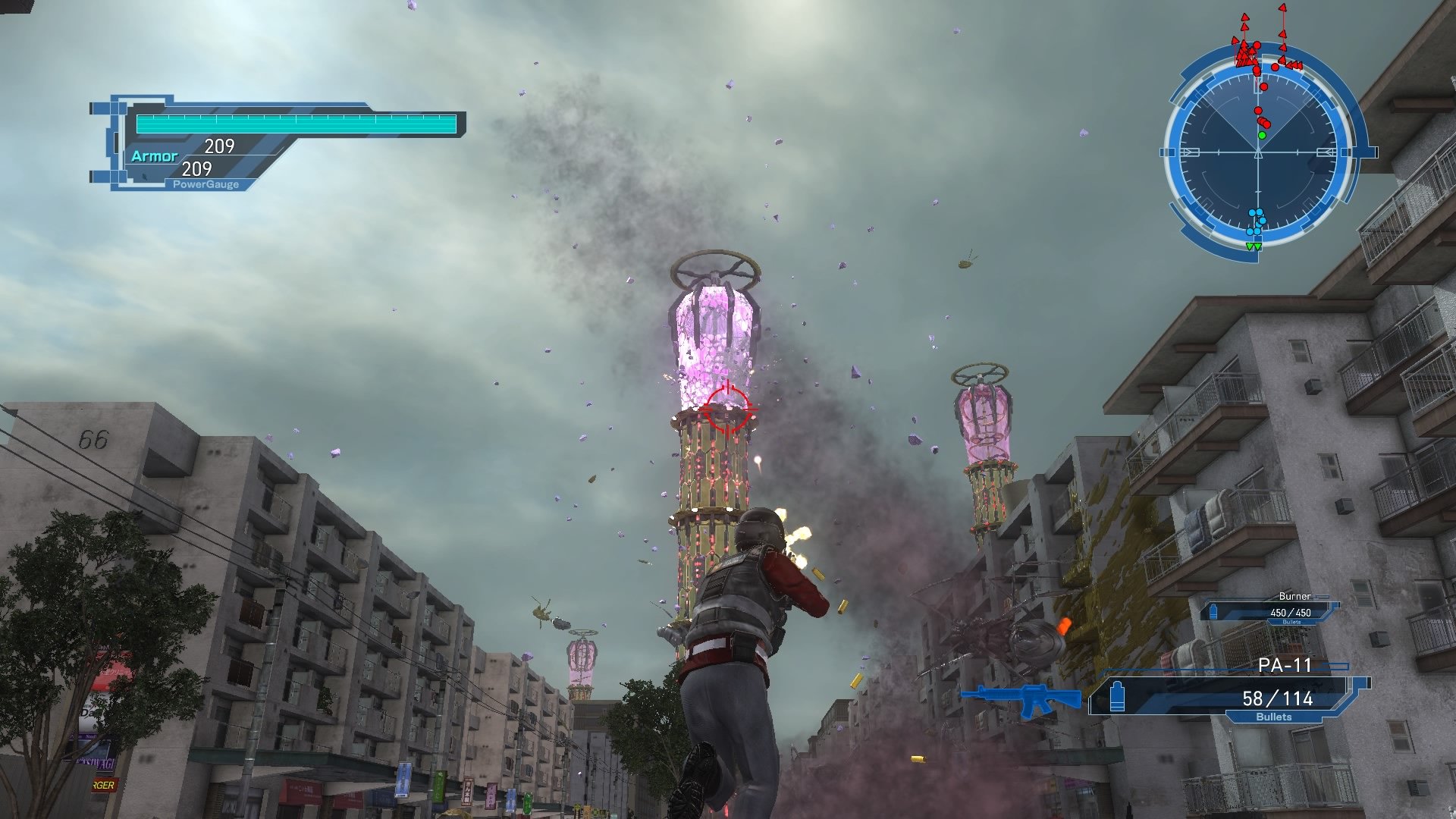Click the green player dot on the radar
Viewport: 1456px width, 819px height.
tap(1260, 134)
